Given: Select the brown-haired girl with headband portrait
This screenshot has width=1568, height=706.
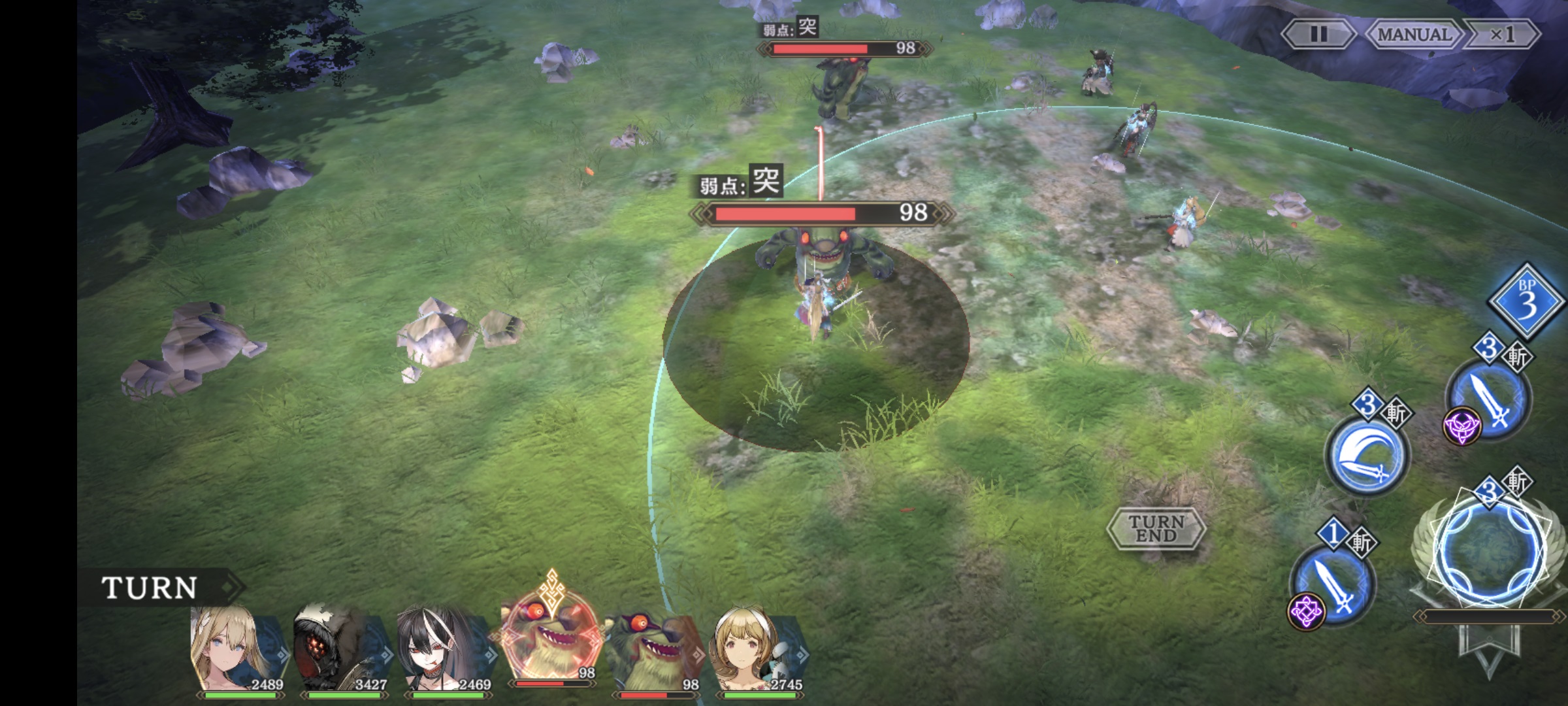Looking at the screenshot, I should [758, 650].
